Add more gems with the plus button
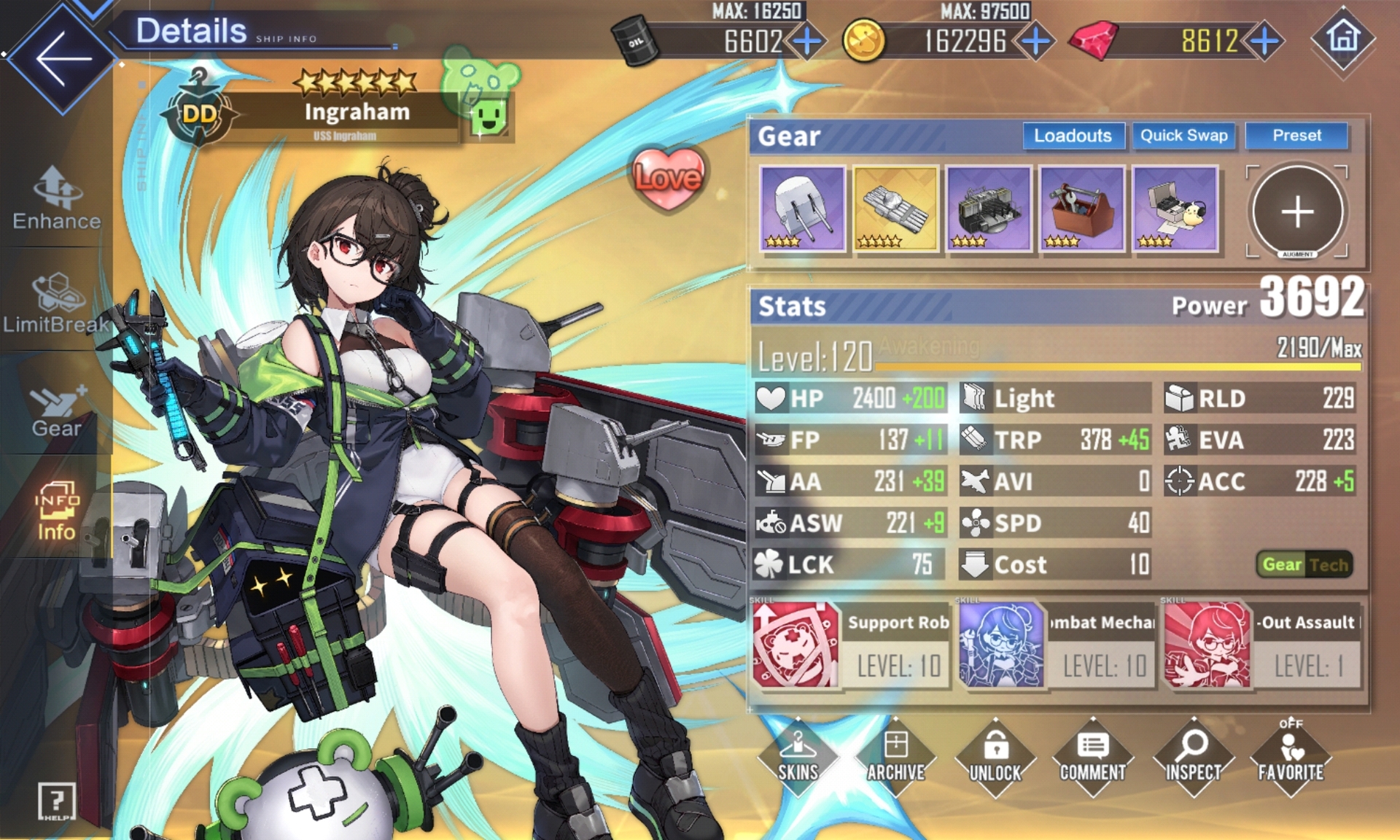This screenshot has width=1400, height=840. coord(1265,41)
